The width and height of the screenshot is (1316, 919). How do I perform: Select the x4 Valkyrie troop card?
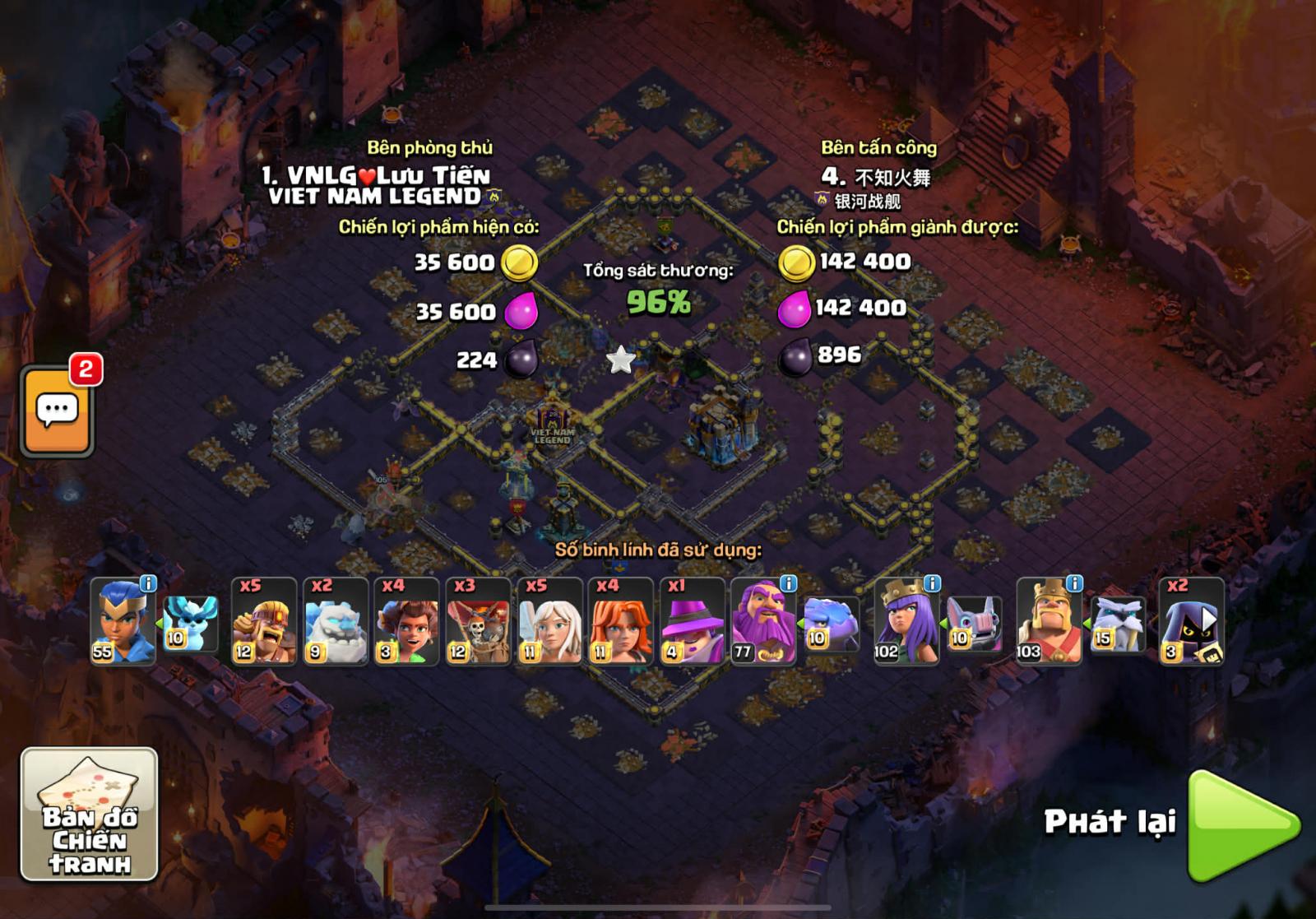[x=621, y=621]
